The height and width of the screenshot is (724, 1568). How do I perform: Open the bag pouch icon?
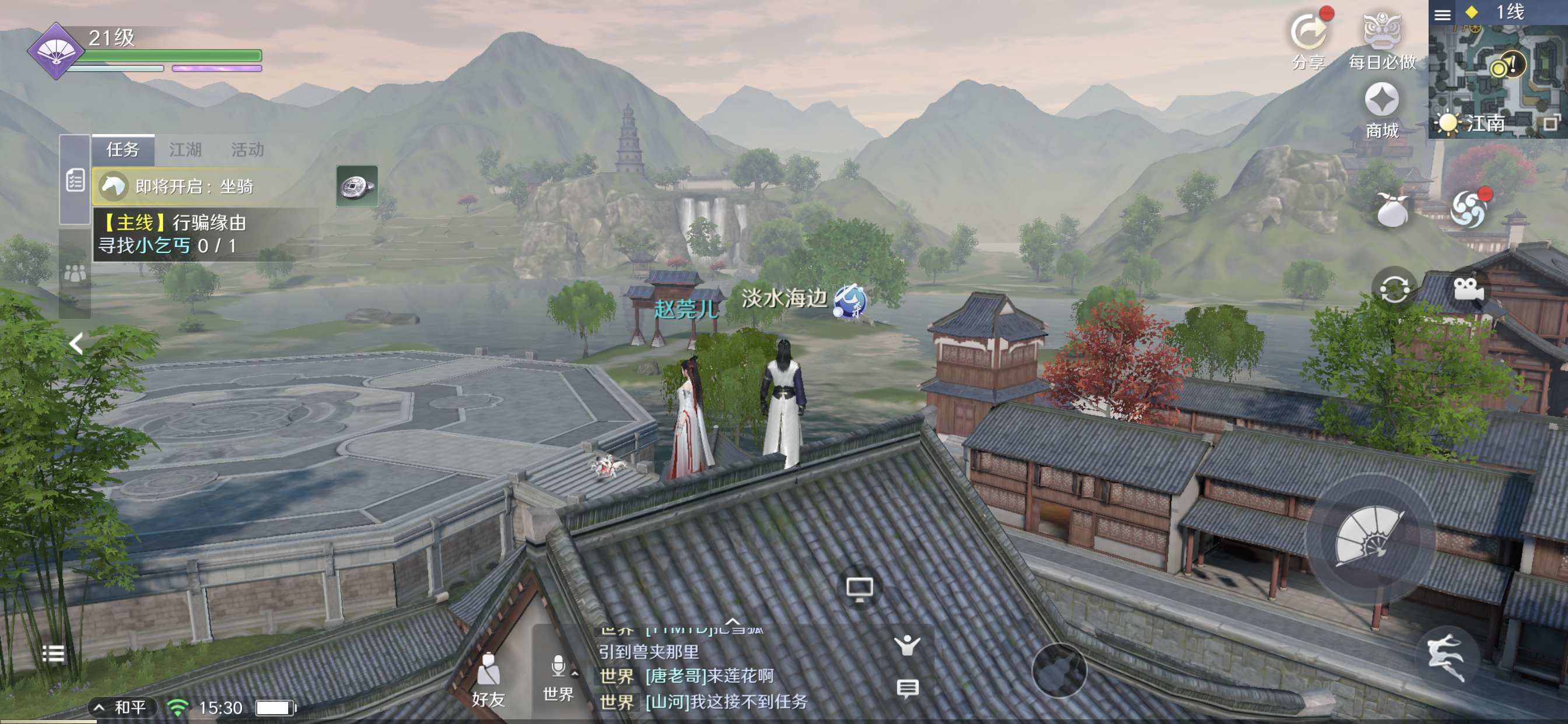pos(1391,210)
